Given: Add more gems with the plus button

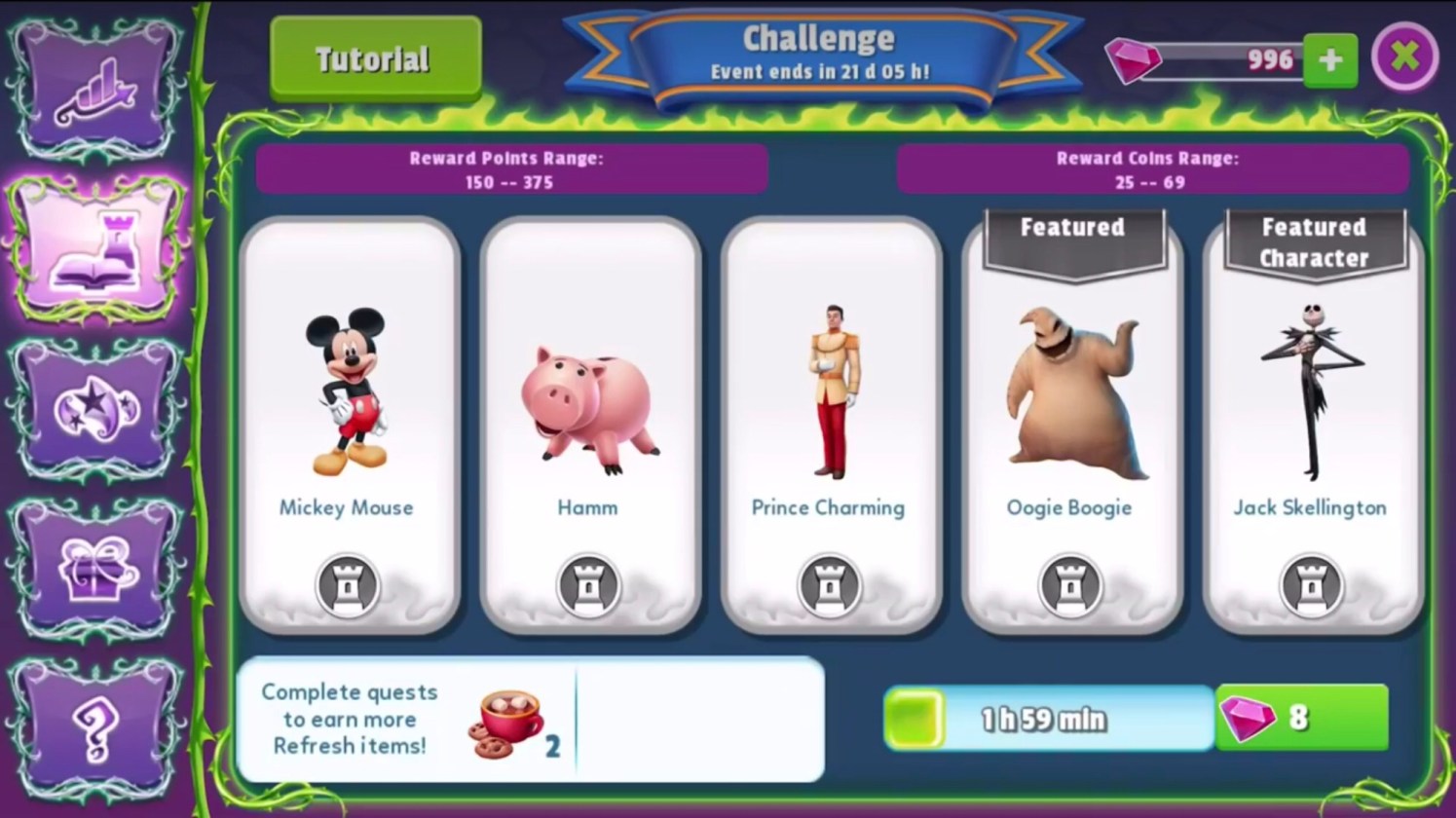Looking at the screenshot, I should pyautogui.click(x=1329, y=60).
